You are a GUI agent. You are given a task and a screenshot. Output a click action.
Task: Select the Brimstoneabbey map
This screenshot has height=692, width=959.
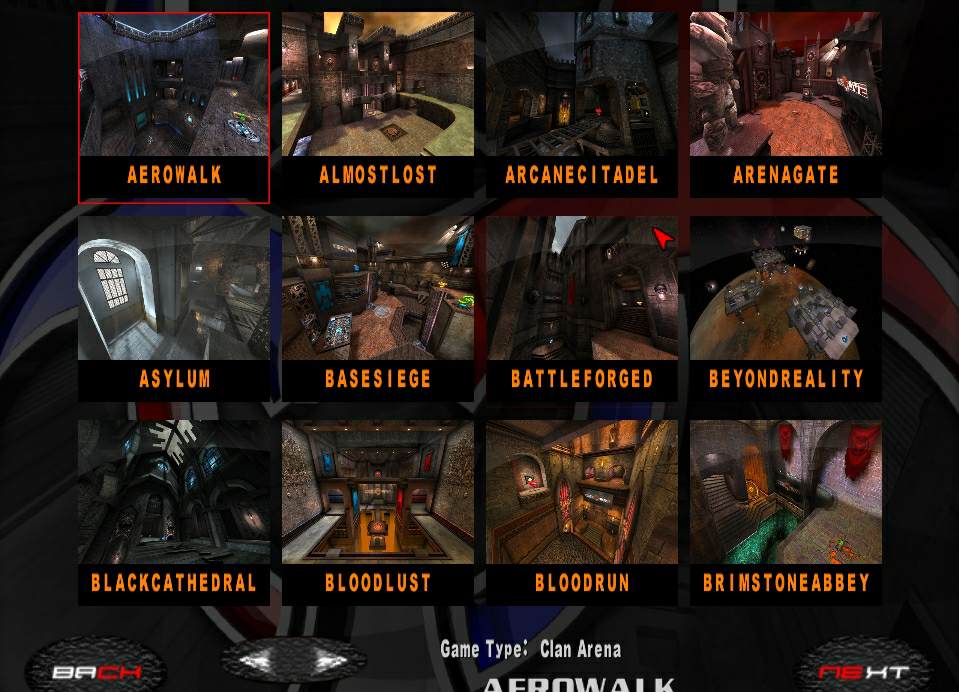[x=786, y=512]
